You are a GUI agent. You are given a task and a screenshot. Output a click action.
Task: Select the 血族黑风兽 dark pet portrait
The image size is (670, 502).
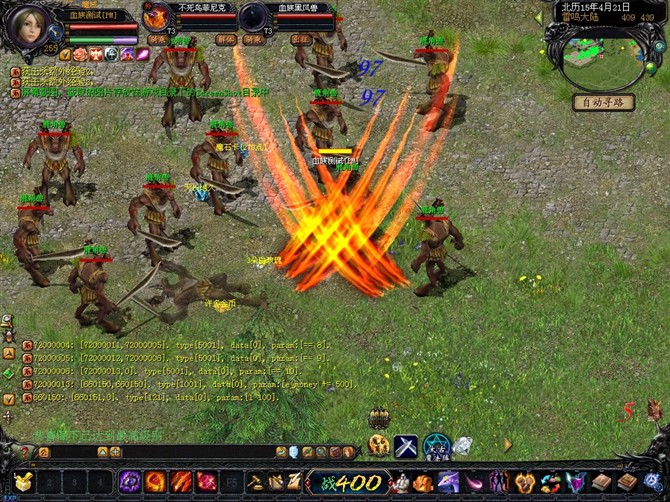coord(254,17)
